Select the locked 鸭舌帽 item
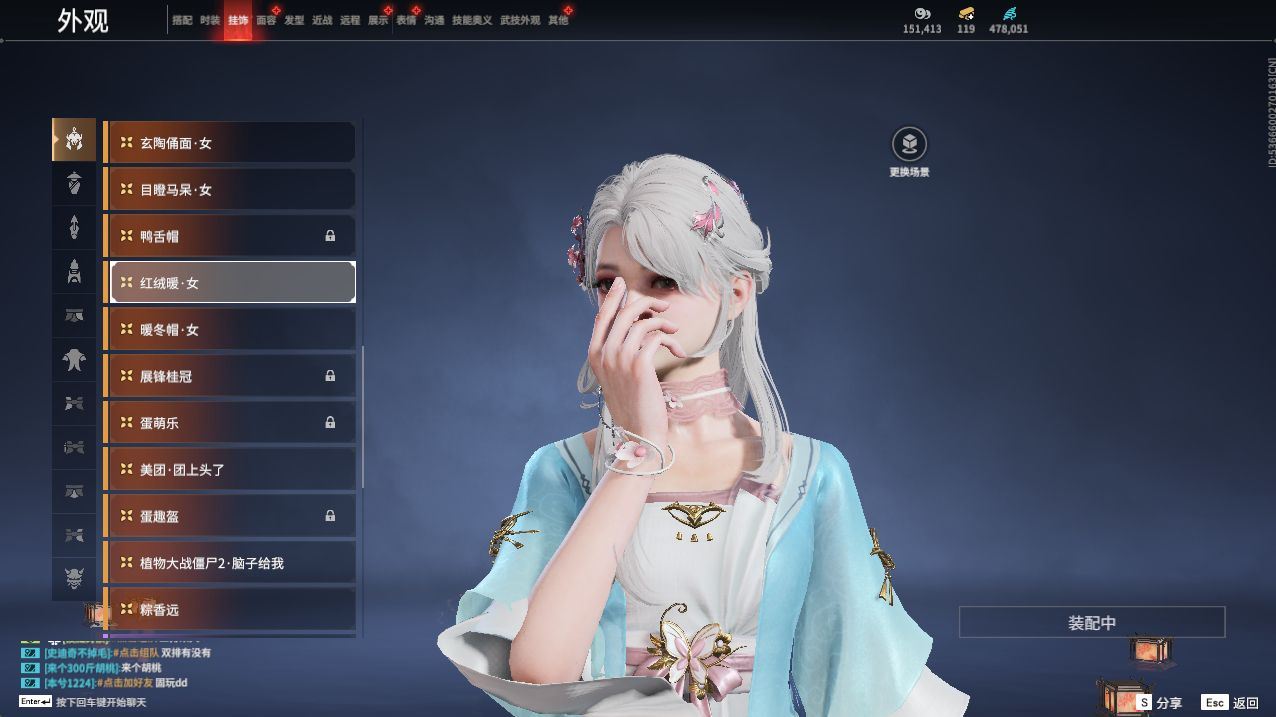 [230, 236]
